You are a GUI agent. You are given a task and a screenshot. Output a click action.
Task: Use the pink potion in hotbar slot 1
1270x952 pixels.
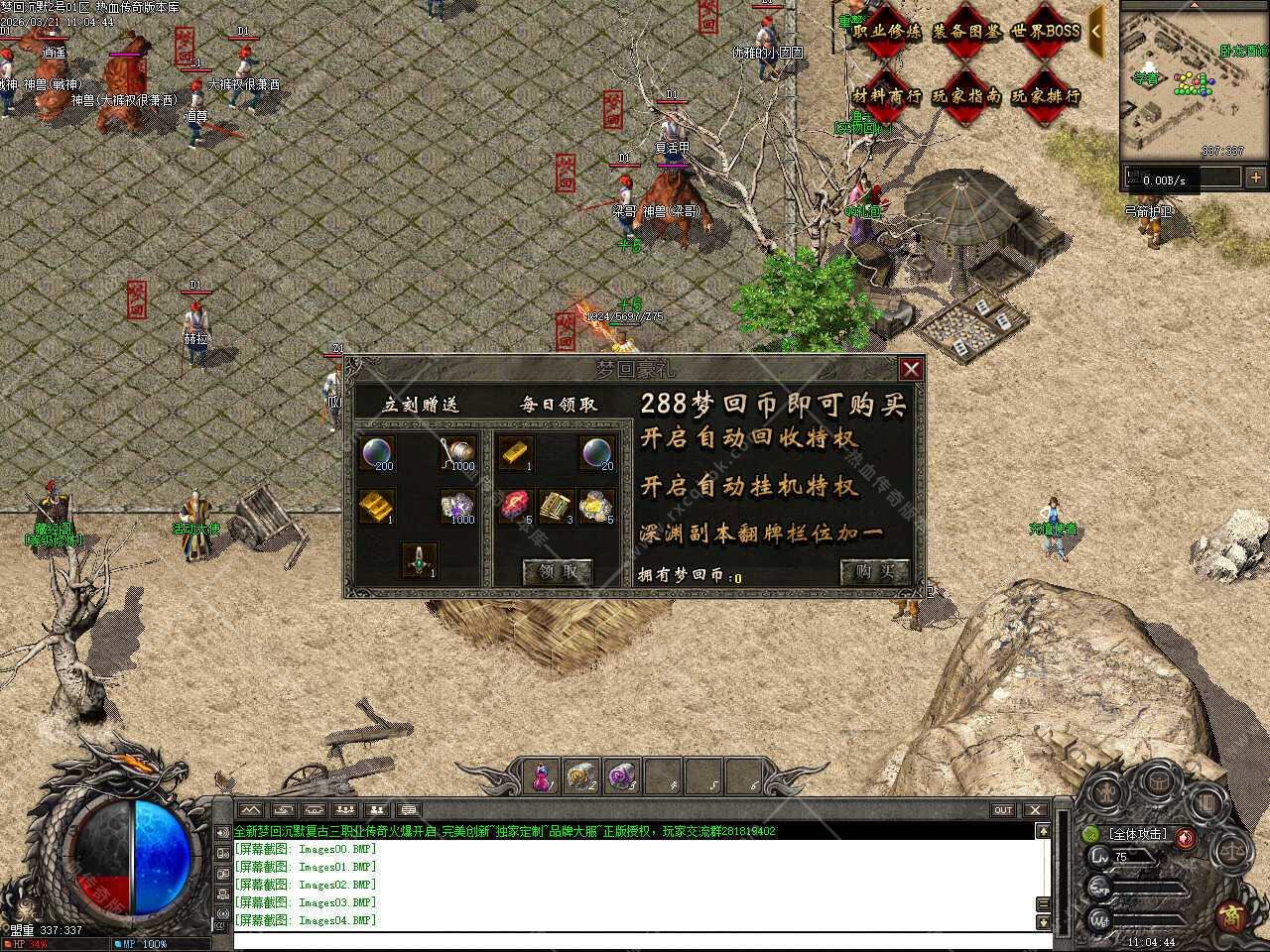[542, 775]
